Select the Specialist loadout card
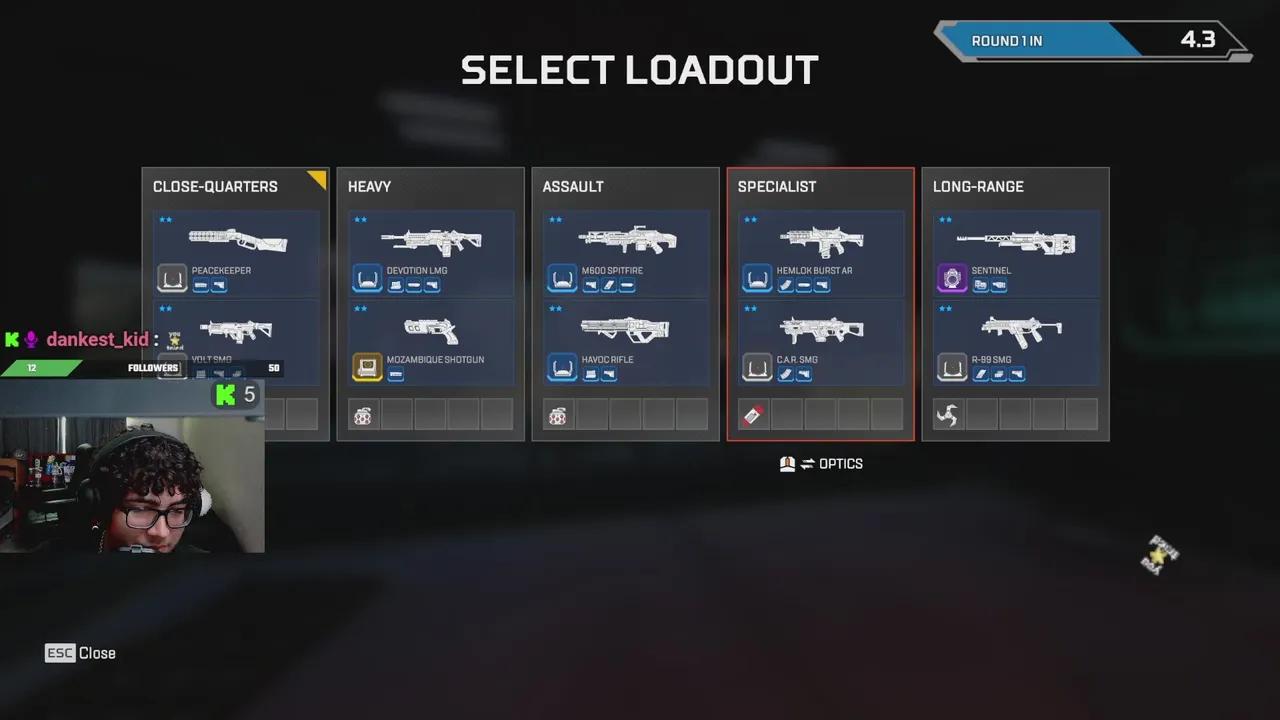1280x720 pixels. (x=820, y=187)
